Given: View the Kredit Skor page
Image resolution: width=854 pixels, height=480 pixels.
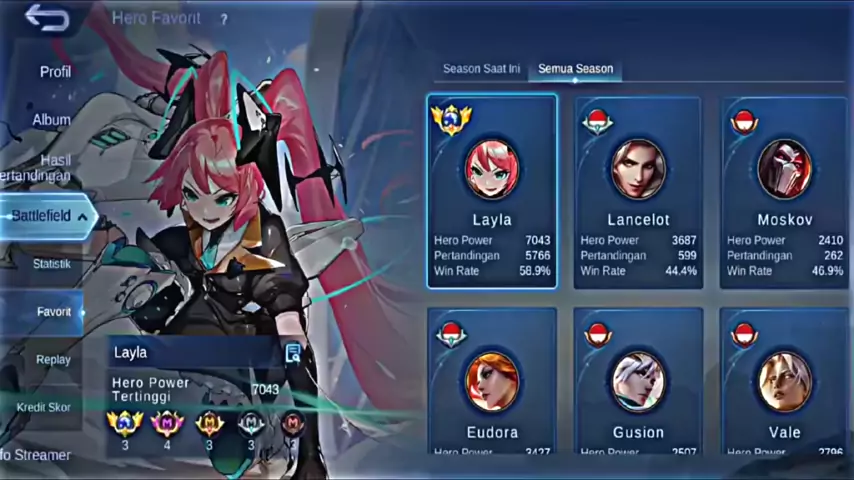Looking at the screenshot, I should (x=44, y=408).
